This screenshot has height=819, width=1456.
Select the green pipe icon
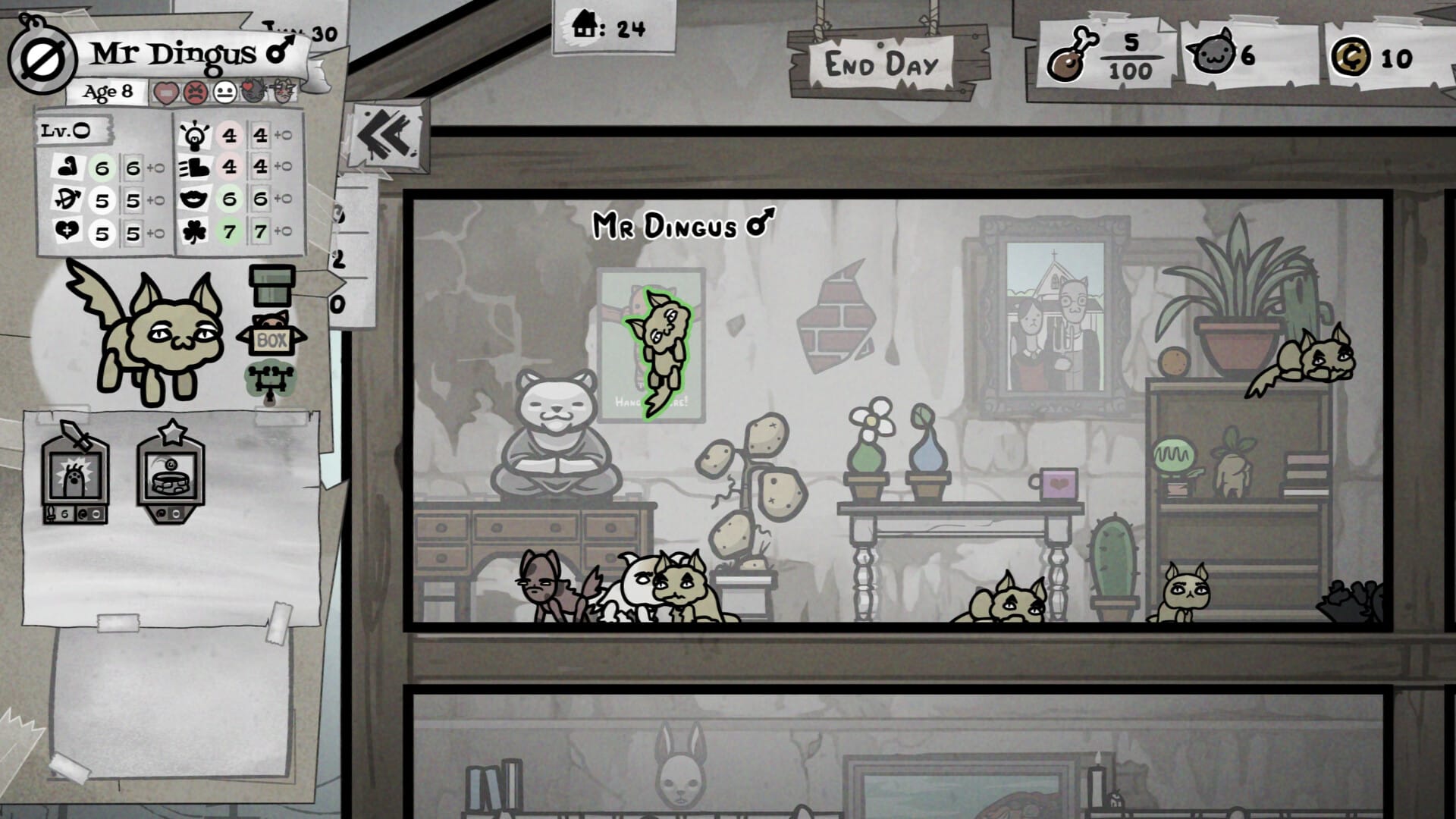tap(273, 284)
